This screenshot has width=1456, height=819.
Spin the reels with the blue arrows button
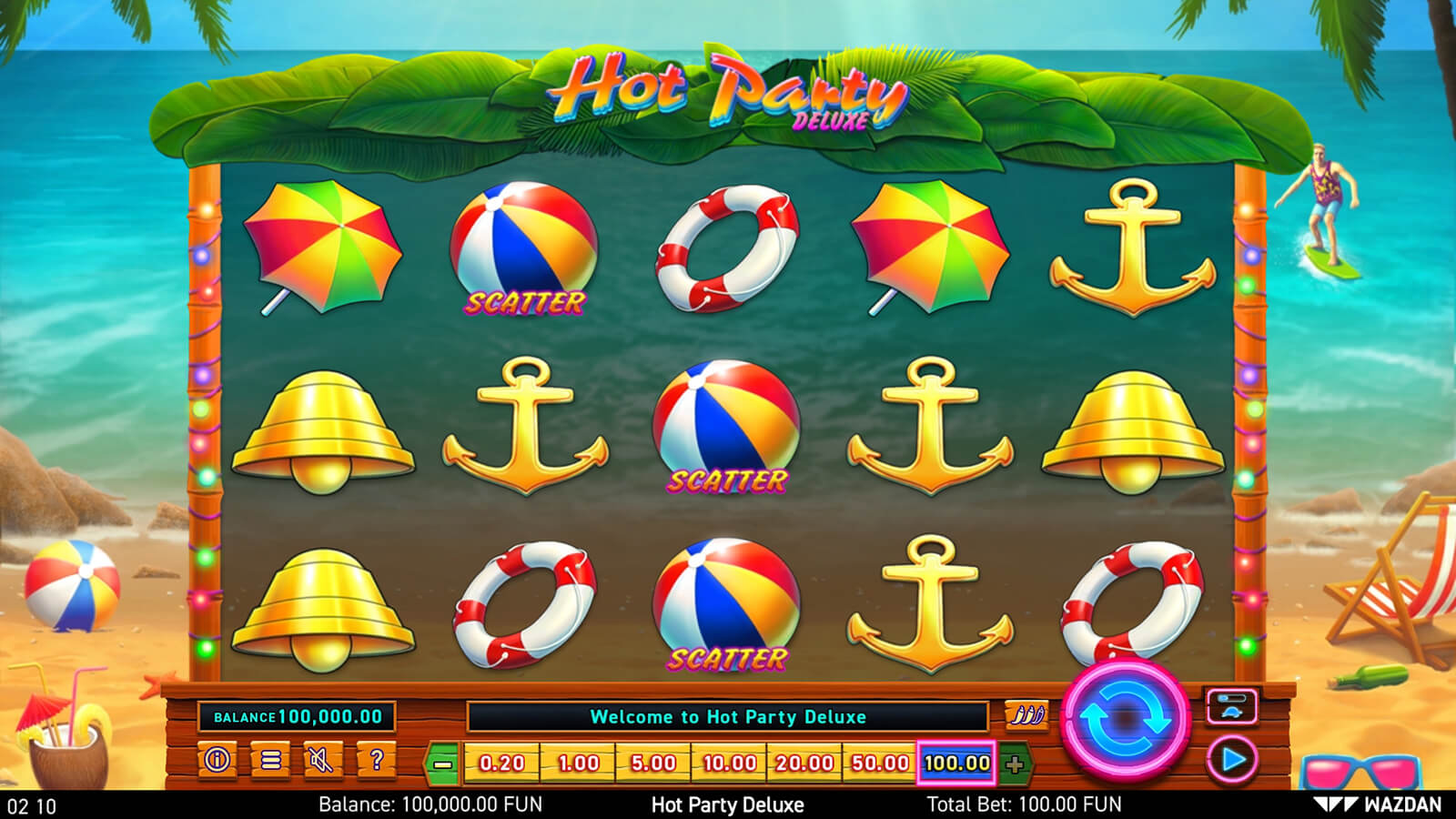(1125, 719)
